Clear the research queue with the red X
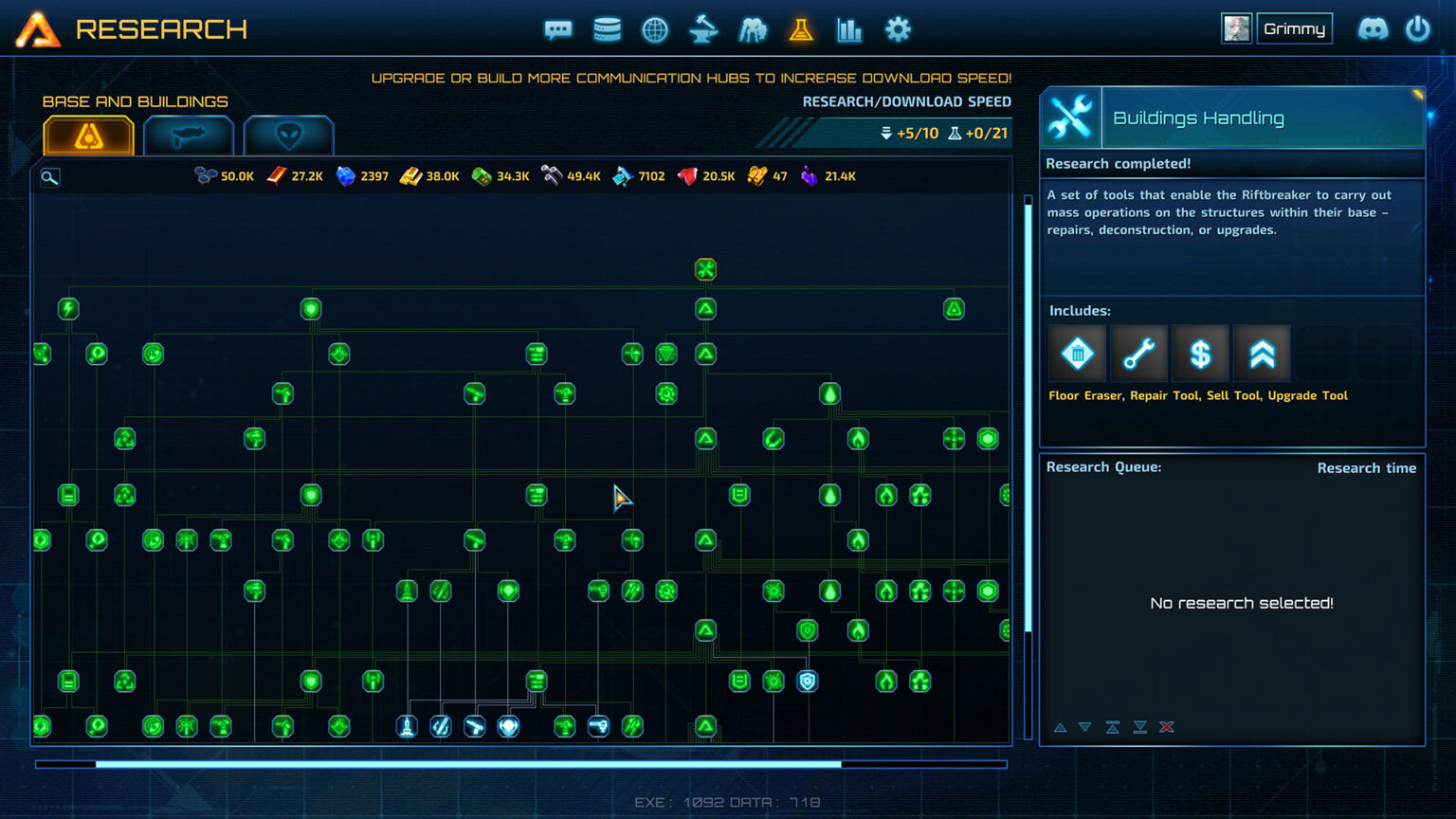This screenshot has height=819, width=1456. pyautogui.click(x=1167, y=727)
